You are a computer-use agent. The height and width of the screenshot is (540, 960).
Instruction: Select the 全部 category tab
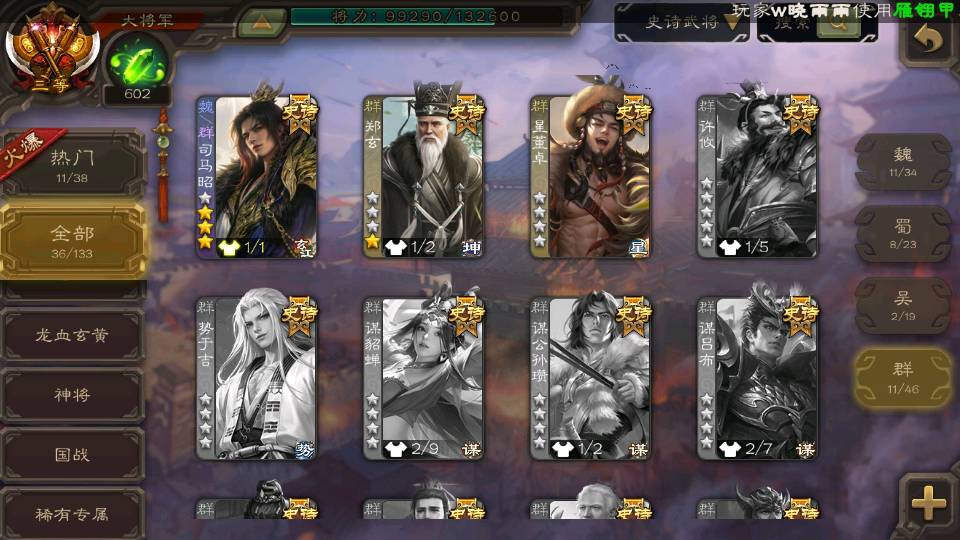coord(72,239)
